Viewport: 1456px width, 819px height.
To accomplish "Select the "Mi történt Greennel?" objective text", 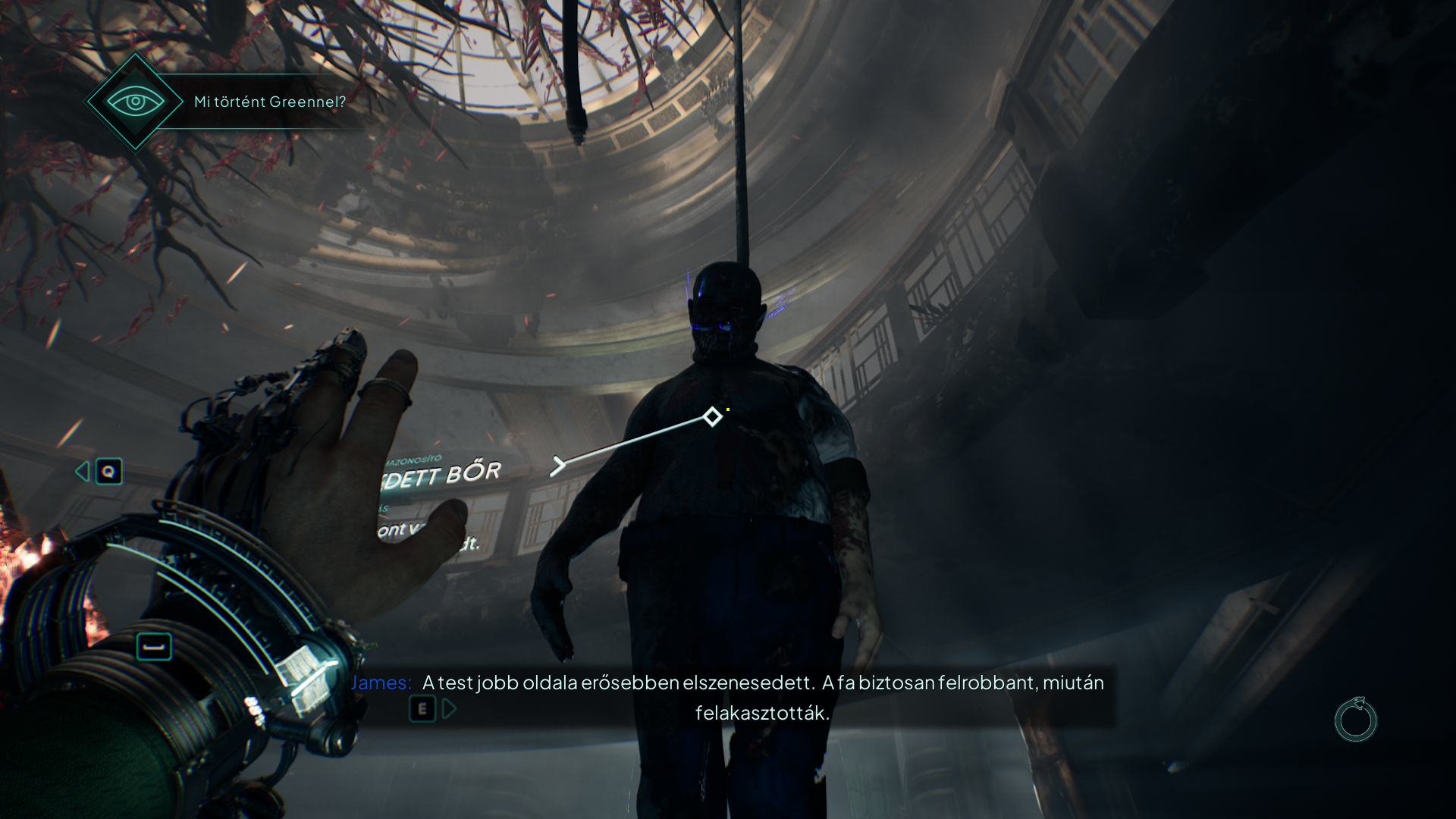I will pyautogui.click(x=270, y=102).
